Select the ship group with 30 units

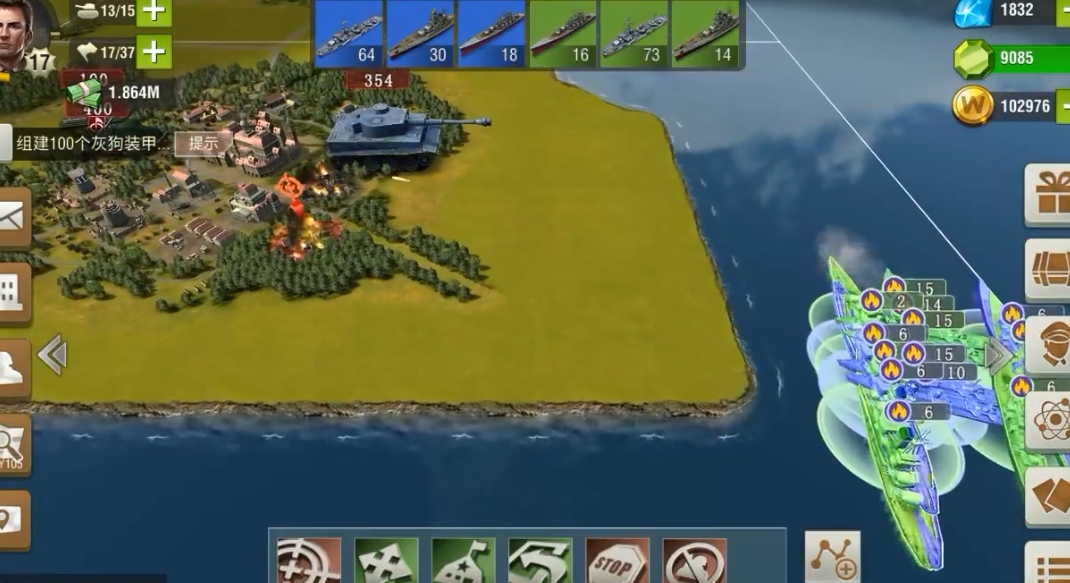coord(421,34)
